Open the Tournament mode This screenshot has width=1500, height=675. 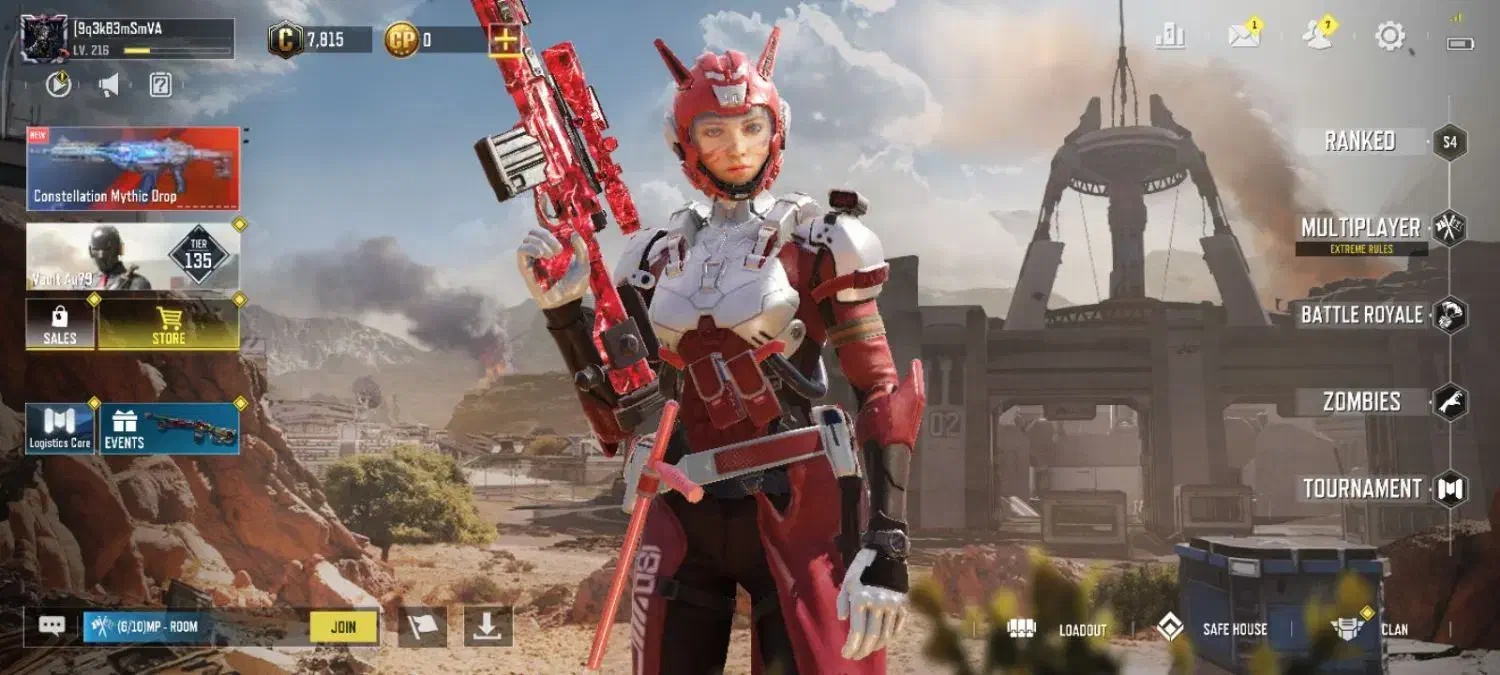click(1362, 489)
